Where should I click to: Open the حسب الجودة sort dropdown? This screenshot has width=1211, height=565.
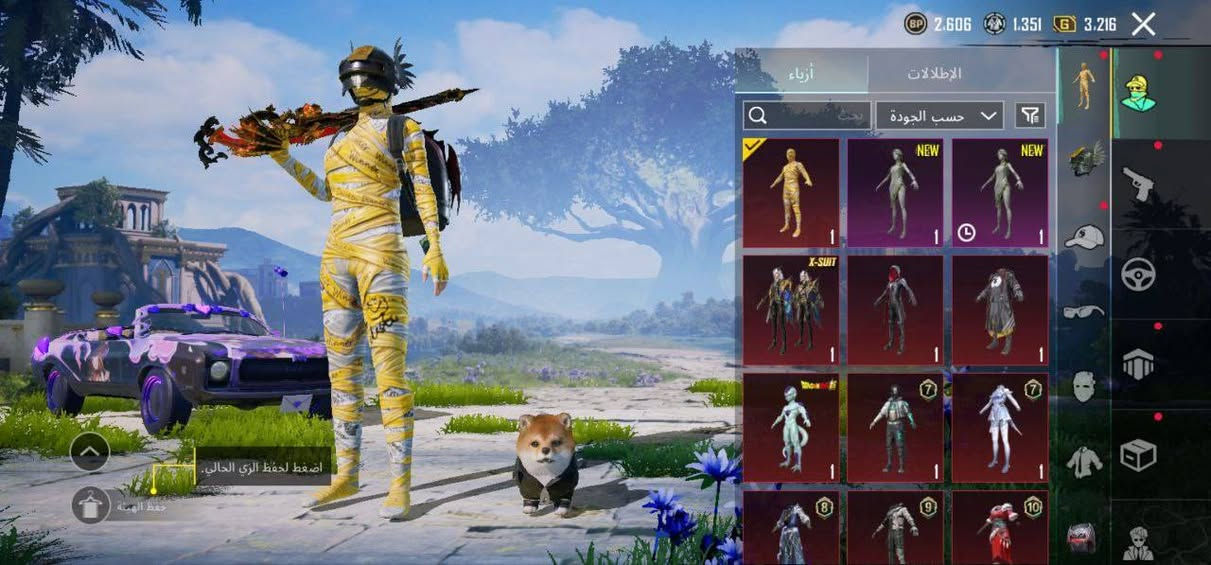click(x=939, y=116)
